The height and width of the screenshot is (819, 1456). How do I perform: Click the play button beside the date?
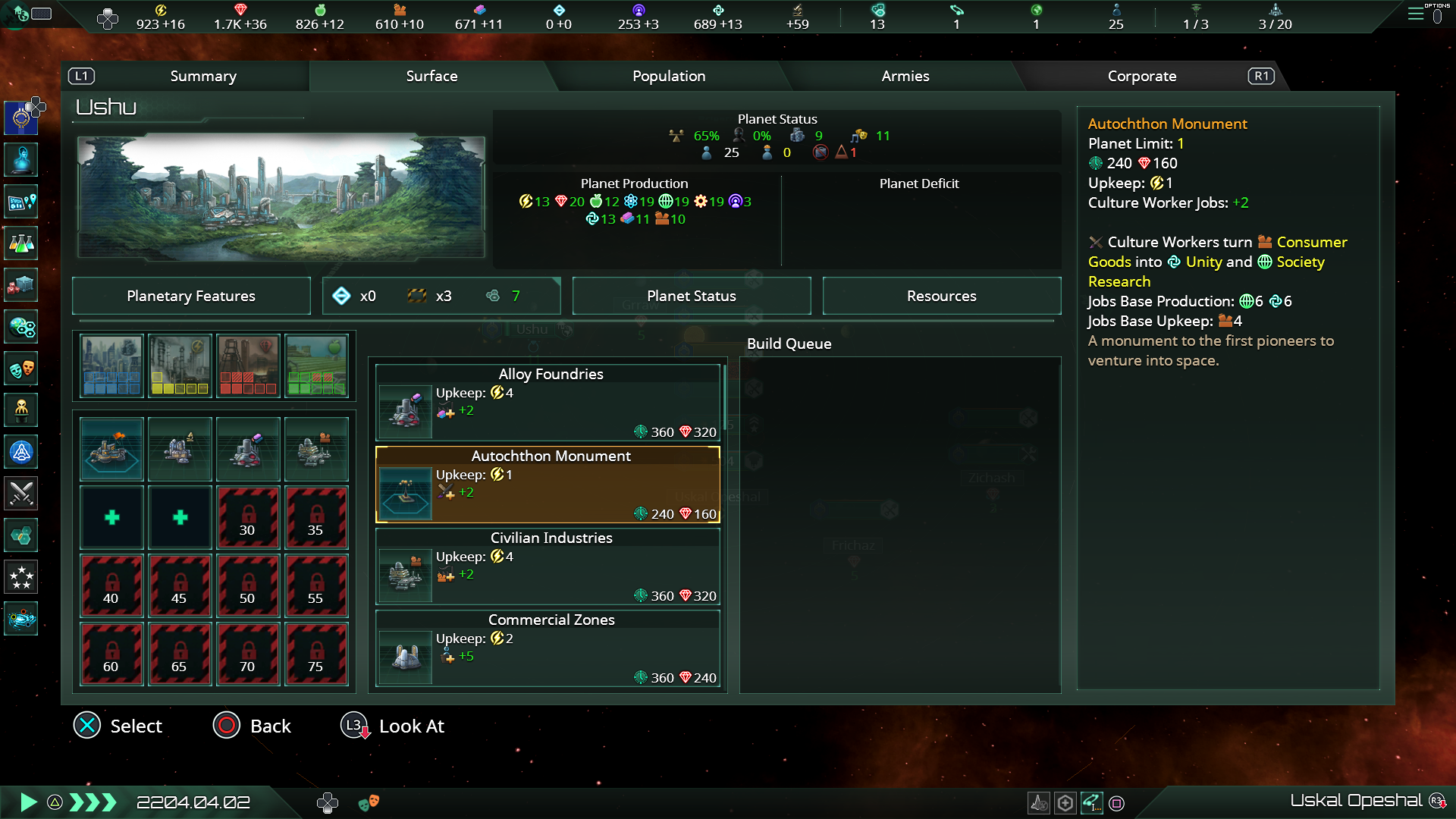[28, 802]
